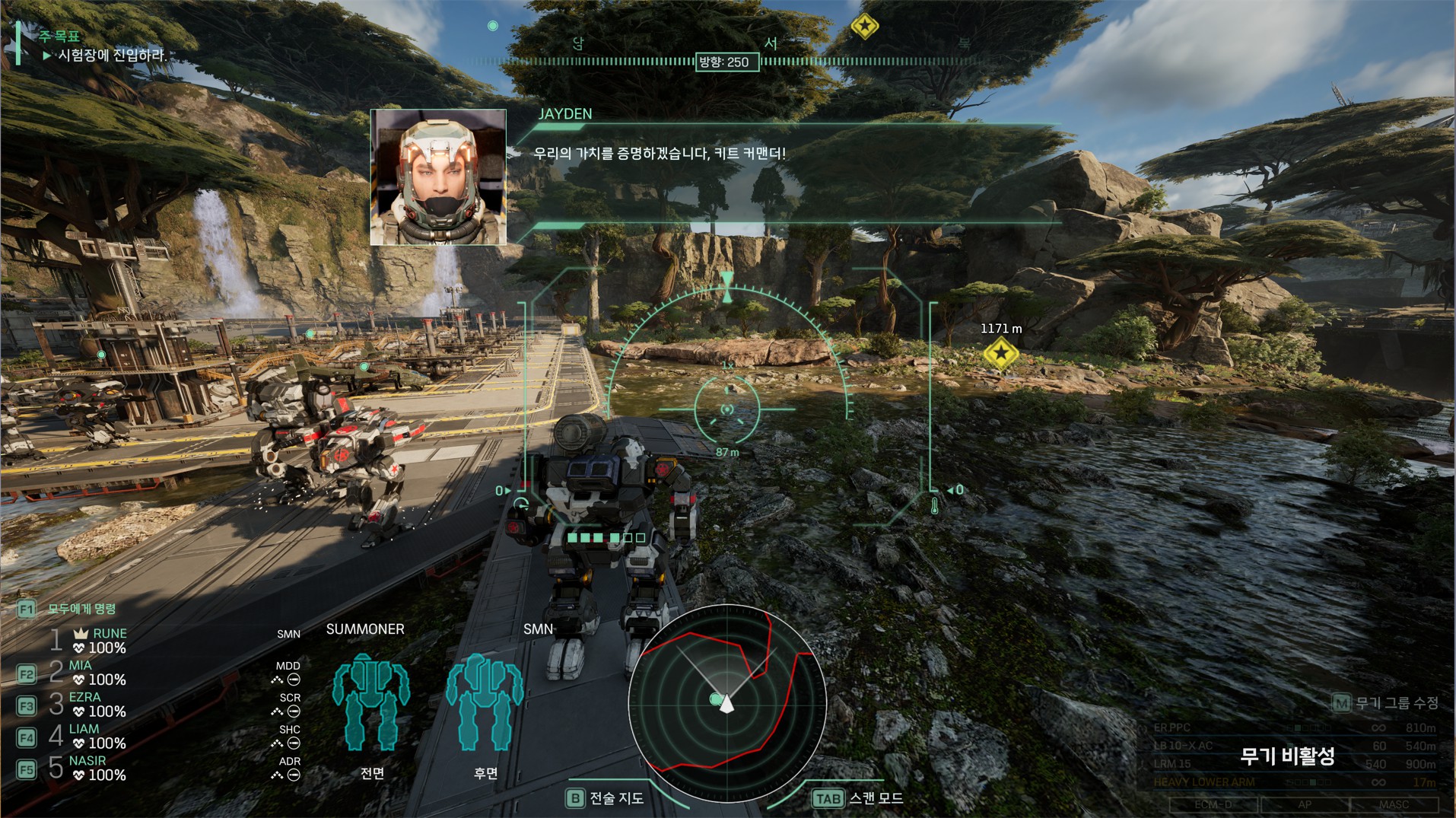Click the circular radar display
The image size is (1456, 818).
pos(726,704)
